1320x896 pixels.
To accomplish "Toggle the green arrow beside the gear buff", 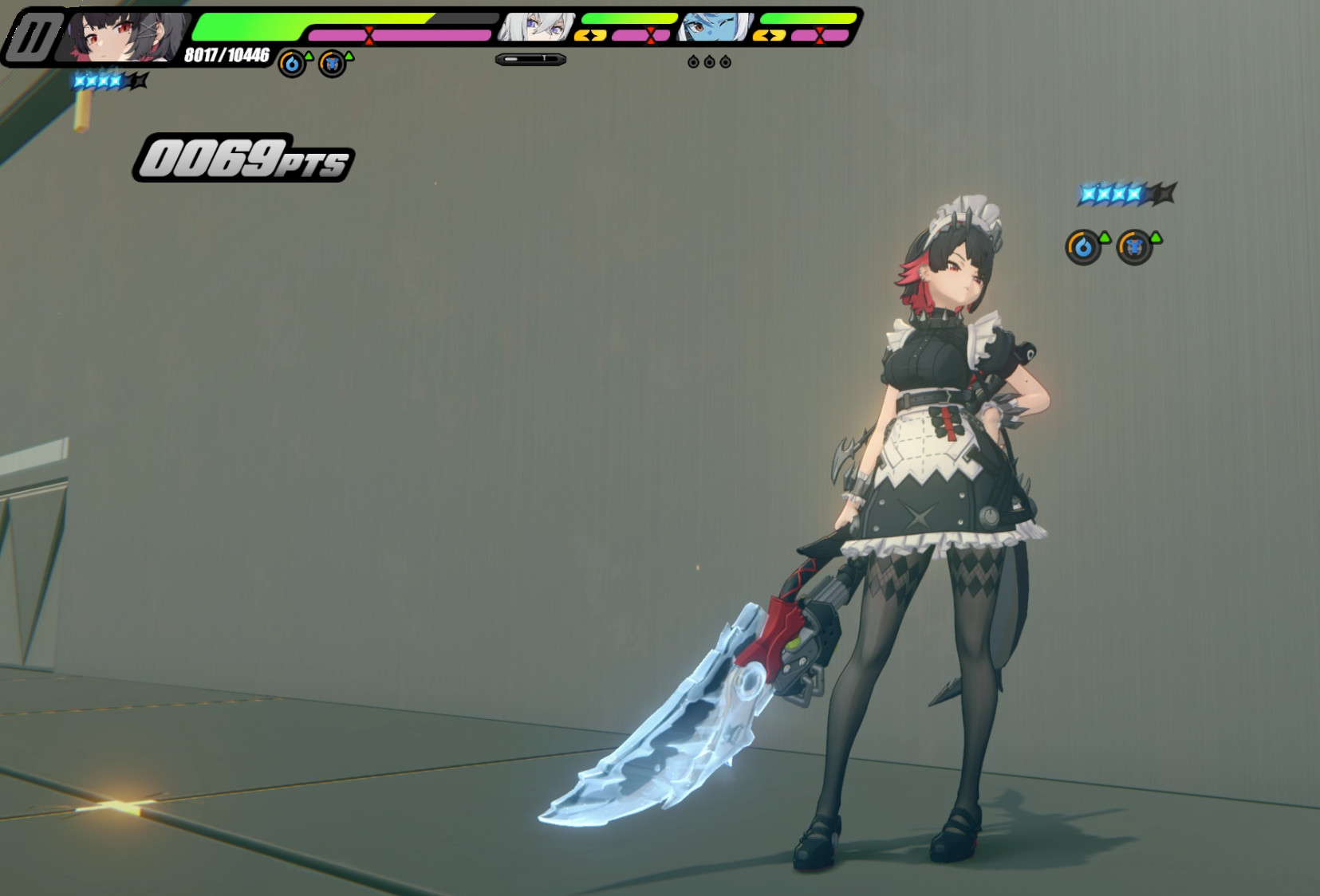I will click(1156, 238).
